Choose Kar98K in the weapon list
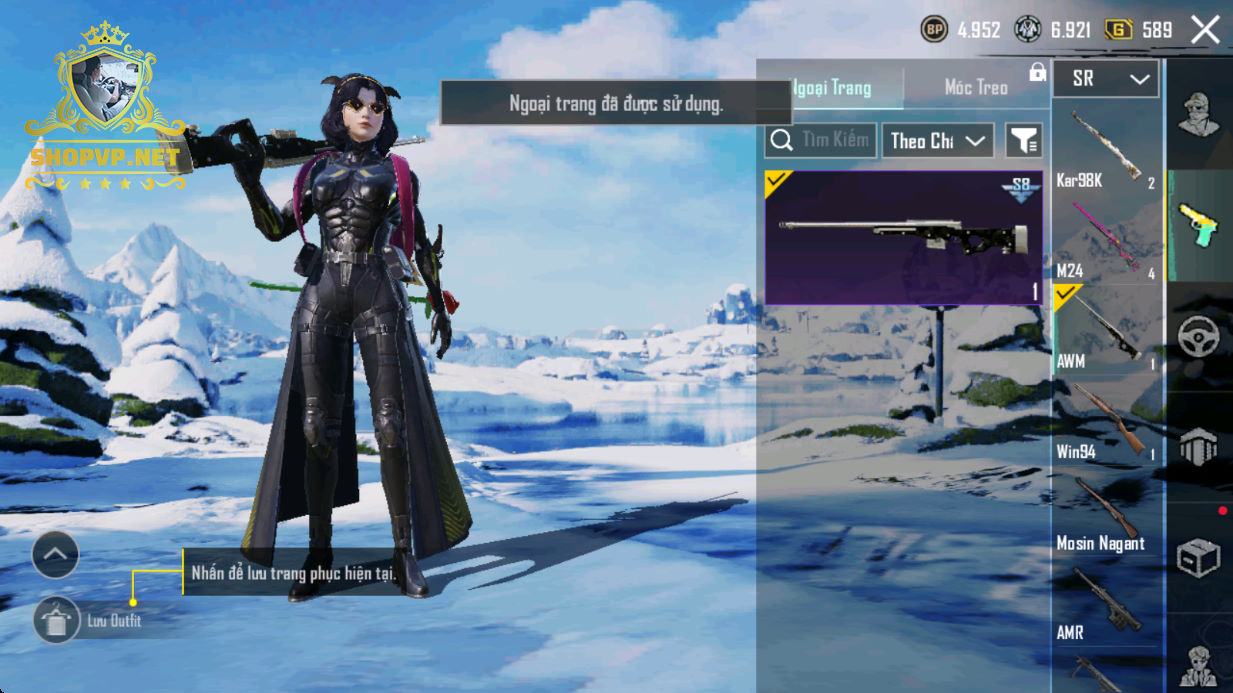Screen dimensions: 1233x693 tap(1106, 150)
